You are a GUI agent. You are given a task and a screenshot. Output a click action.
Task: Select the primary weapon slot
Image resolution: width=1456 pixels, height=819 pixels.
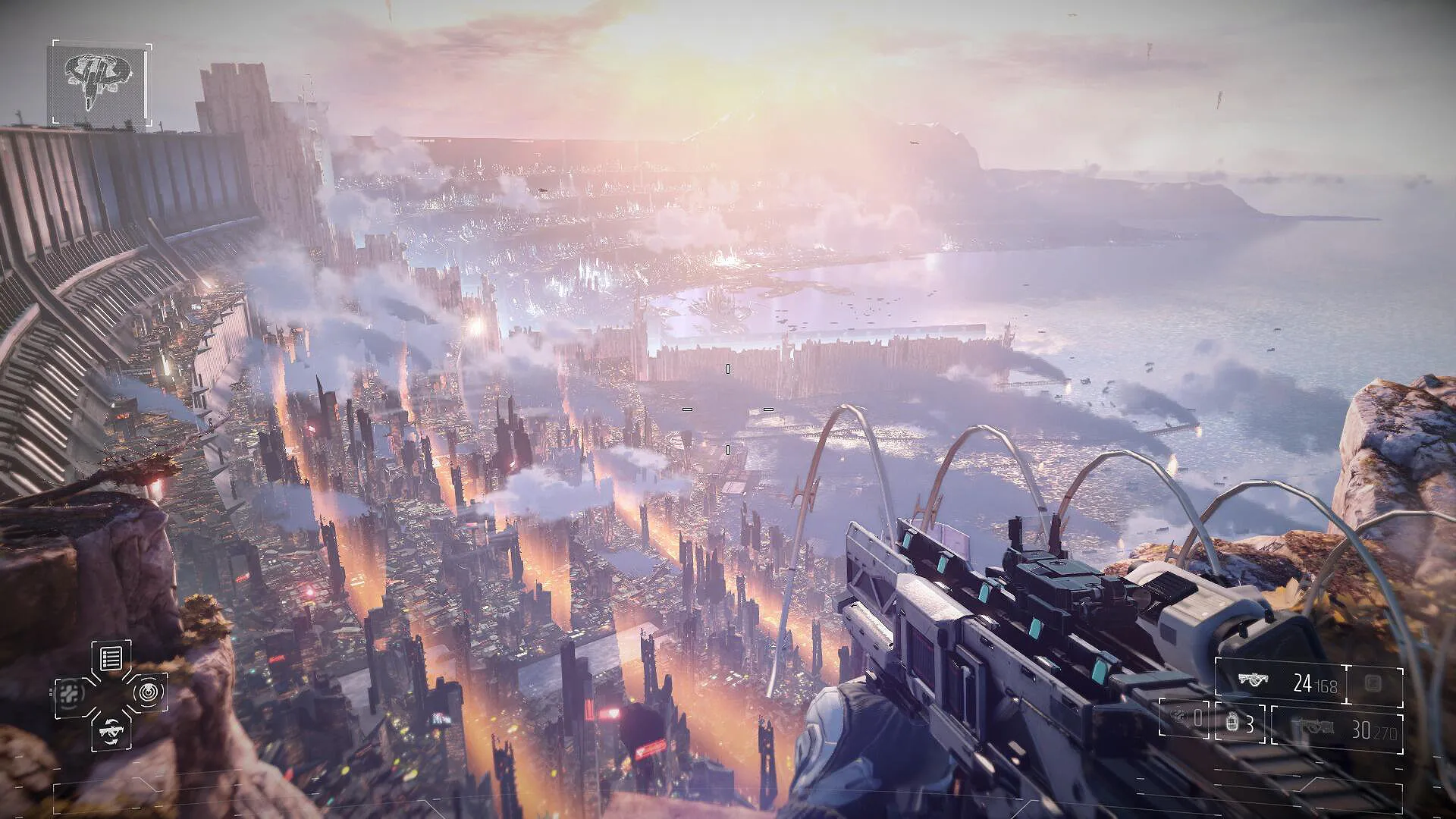tap(1282, 682)
